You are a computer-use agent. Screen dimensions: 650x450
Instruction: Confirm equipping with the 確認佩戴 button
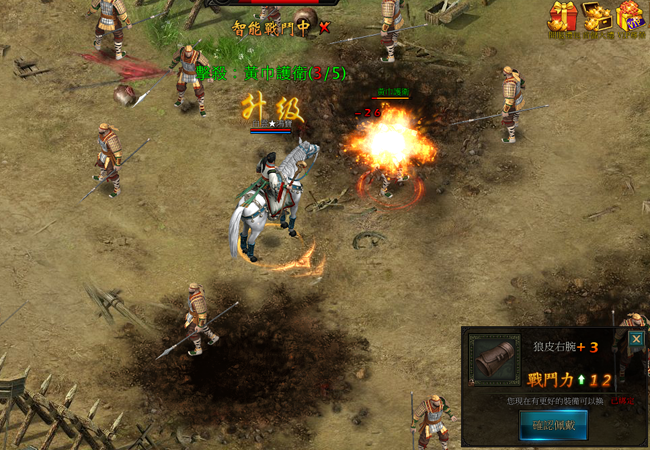[553, 424]
